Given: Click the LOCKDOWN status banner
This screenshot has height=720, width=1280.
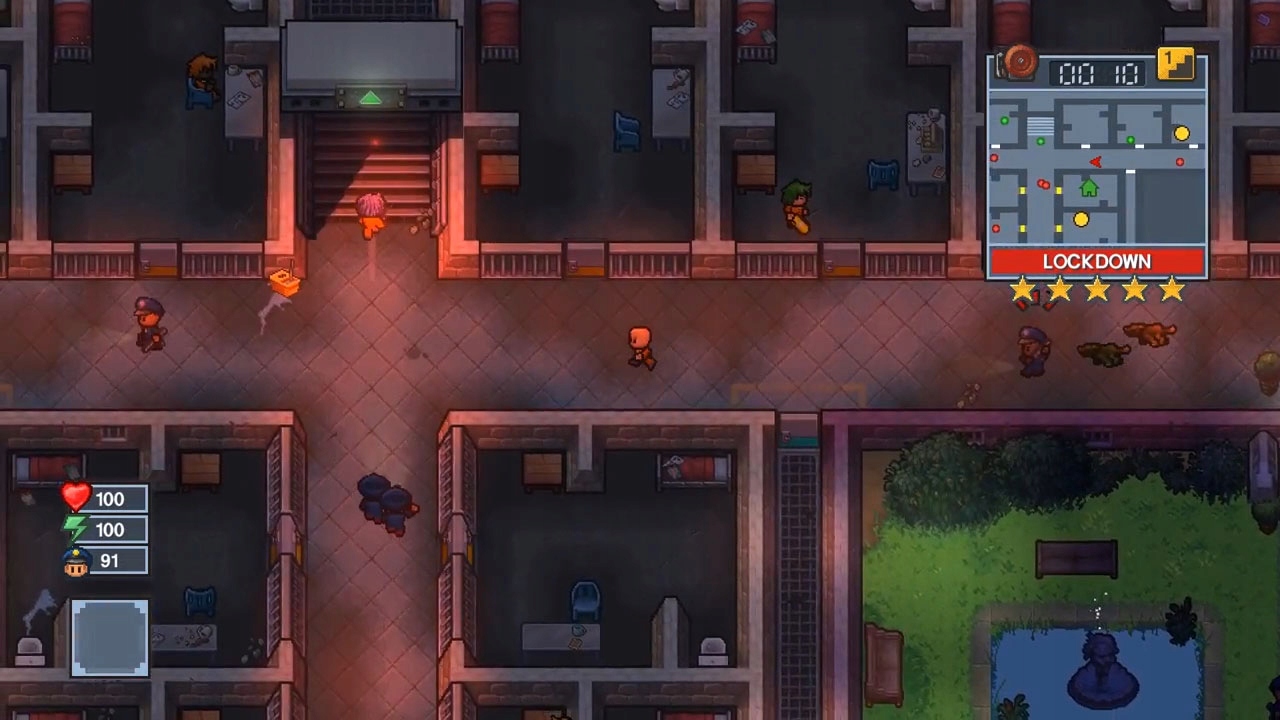Looking at the screenshot, I should 1097,261.
